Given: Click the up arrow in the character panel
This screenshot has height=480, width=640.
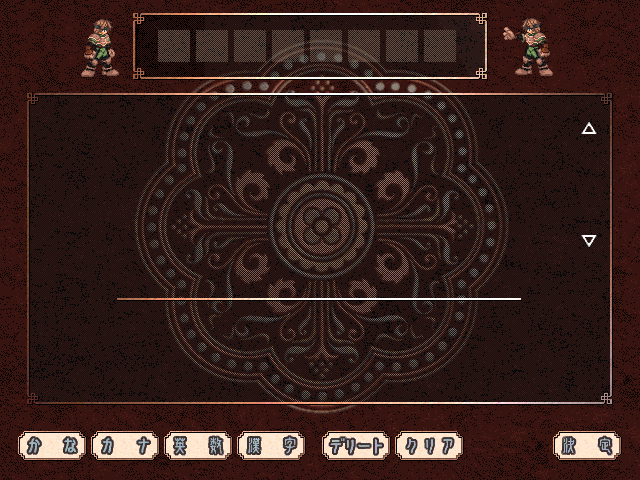Looking at the screenshot, I should pyautogui.click(x=589, y=128).
